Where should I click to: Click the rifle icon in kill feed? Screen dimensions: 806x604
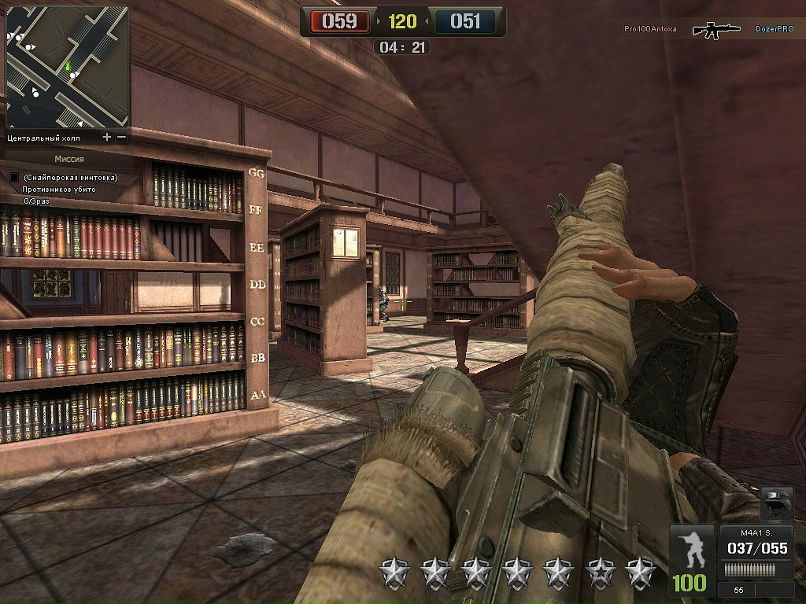(x=716, y=30)
